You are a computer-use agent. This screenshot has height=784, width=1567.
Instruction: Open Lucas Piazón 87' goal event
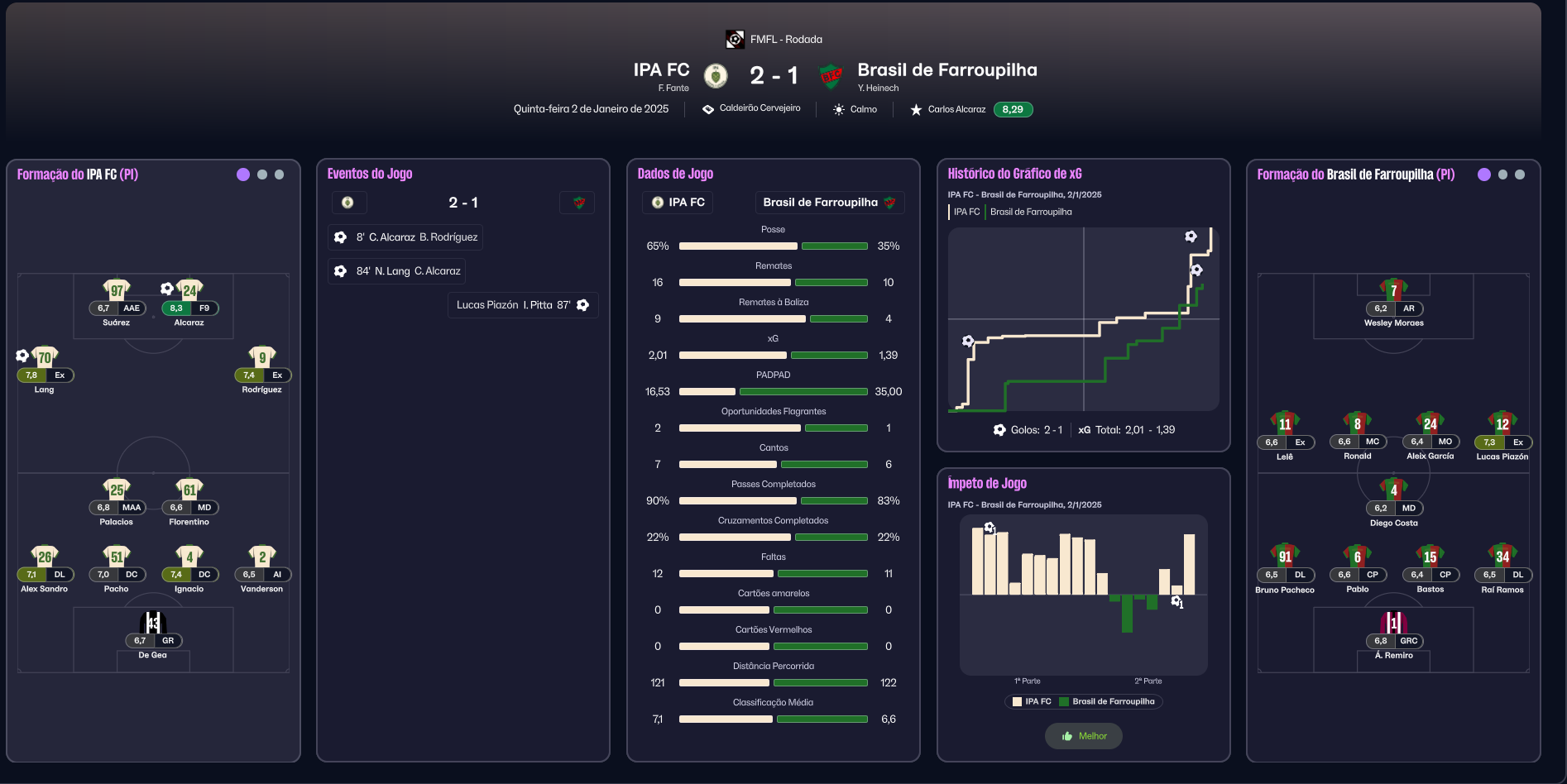pyautogui.click(x=523, y=305)
